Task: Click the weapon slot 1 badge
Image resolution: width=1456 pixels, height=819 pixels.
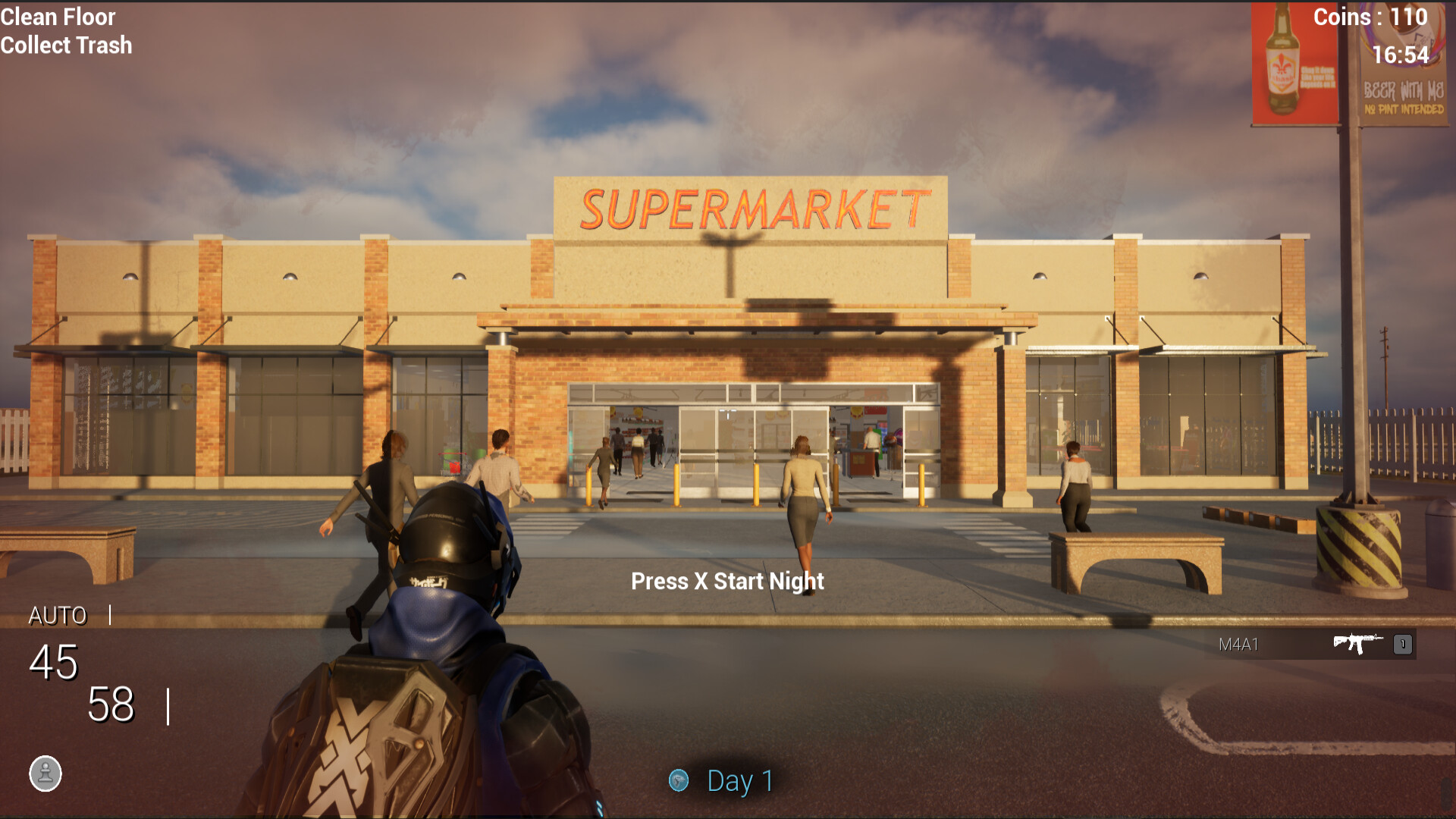Action: [1401, 645]
